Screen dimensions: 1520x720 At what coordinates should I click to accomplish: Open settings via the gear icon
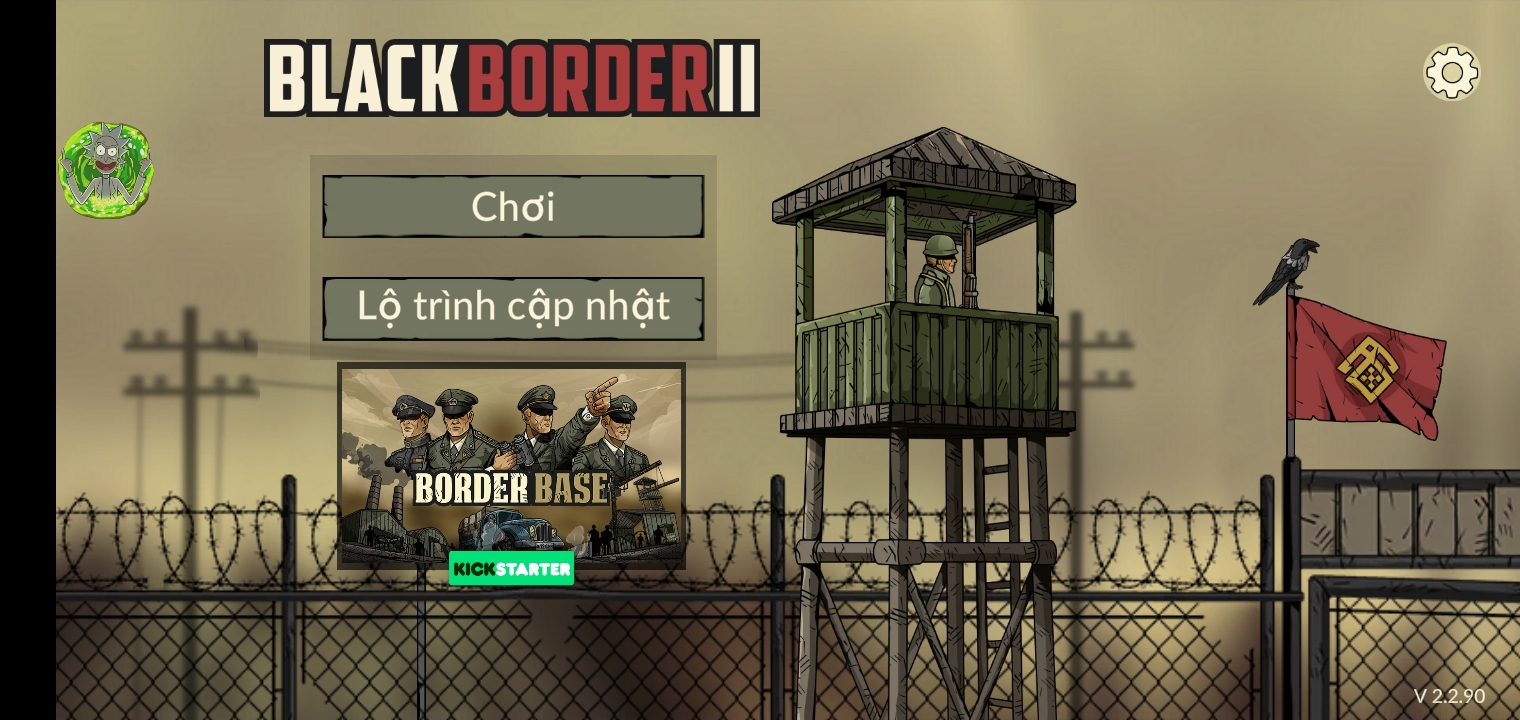pos(1451,72)
